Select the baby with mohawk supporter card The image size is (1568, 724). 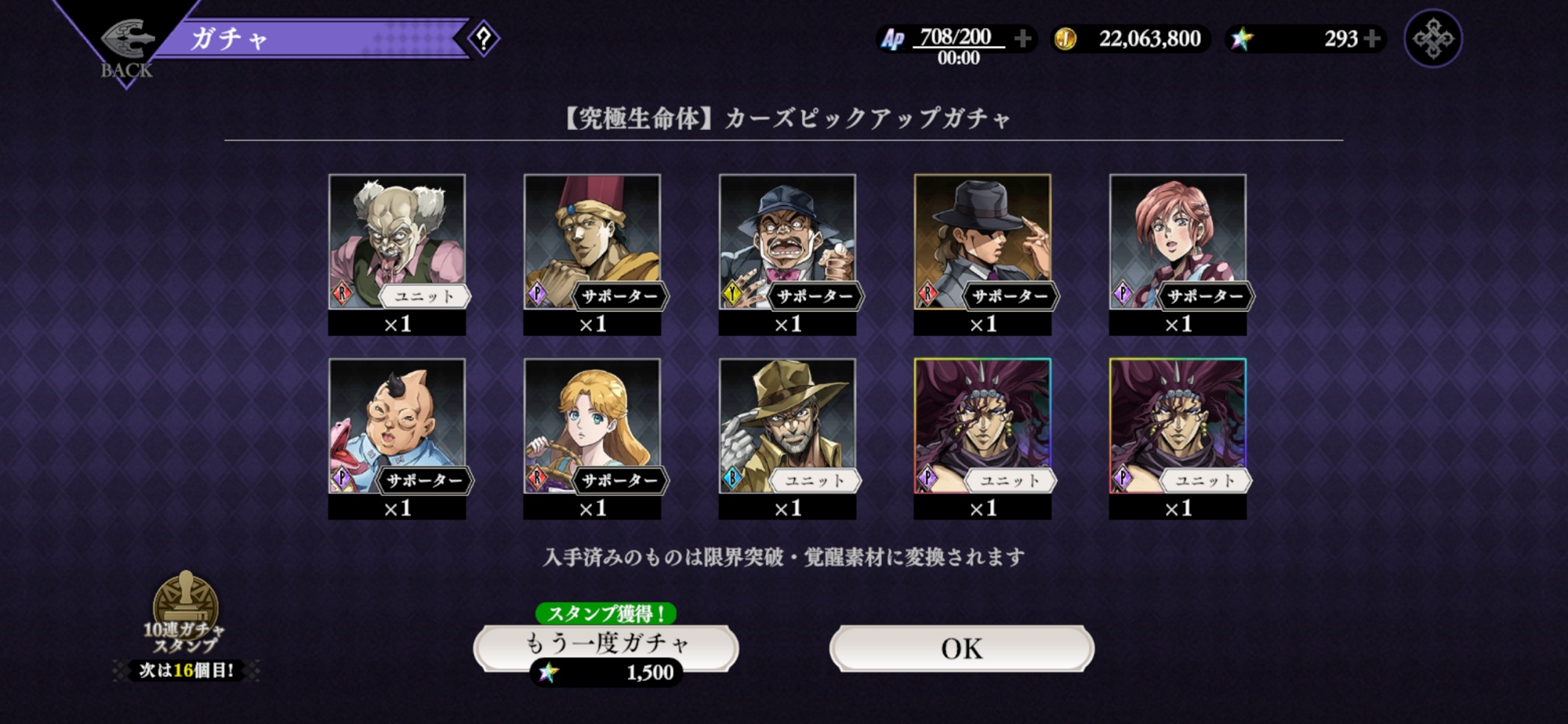click(397, 425)
